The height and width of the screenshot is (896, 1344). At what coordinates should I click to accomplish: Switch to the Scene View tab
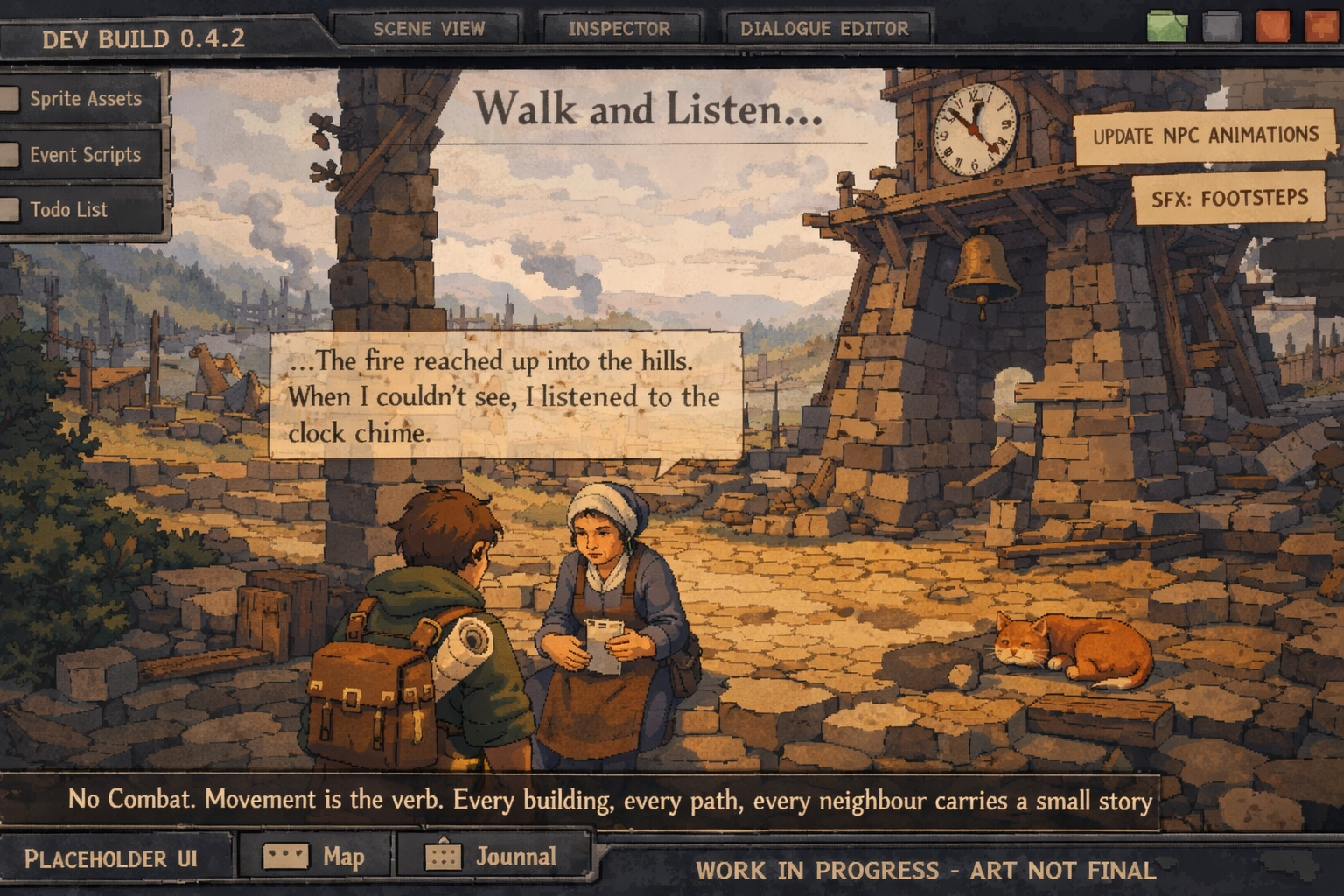(x=428, y=29)
